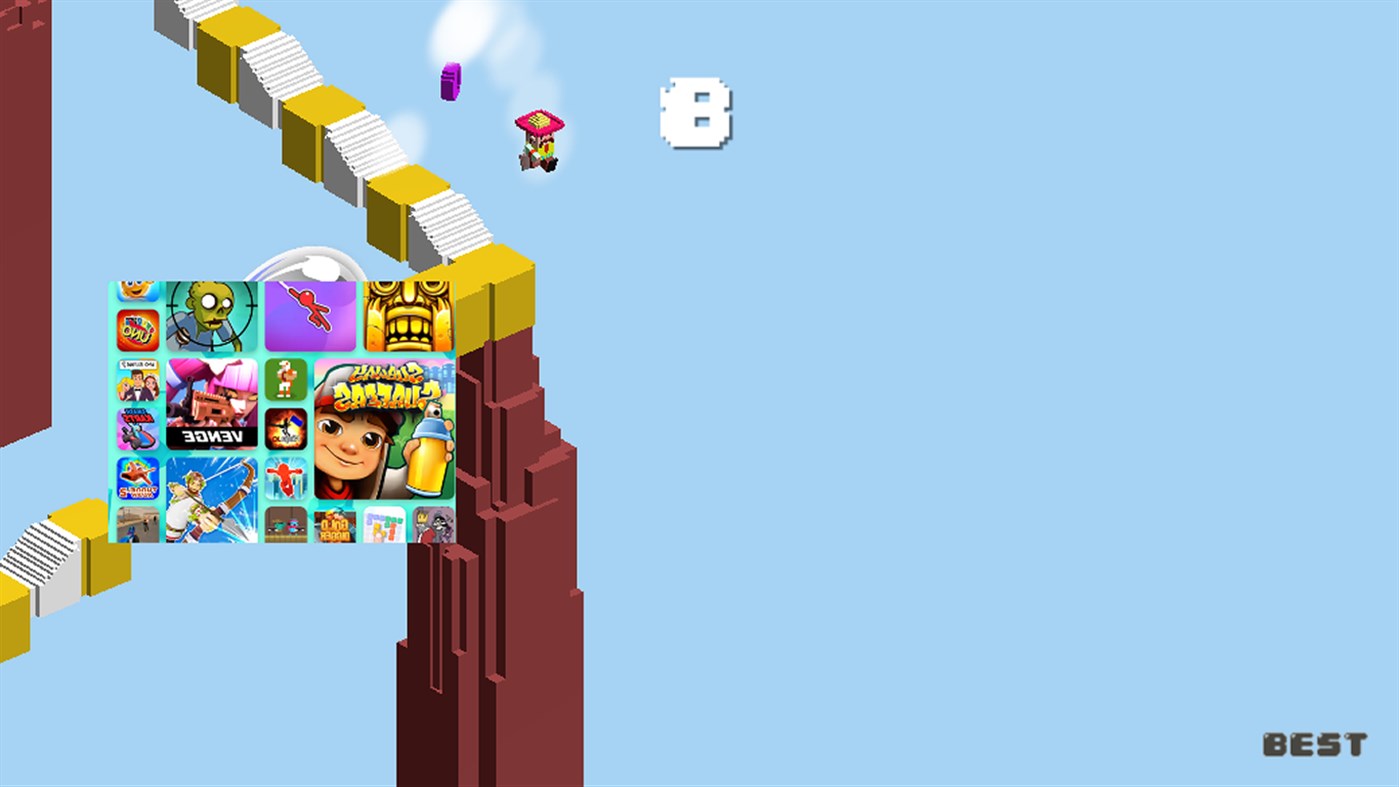Open the green pixel knight game icon
1399x787 pixels.
tap(285, 378)
